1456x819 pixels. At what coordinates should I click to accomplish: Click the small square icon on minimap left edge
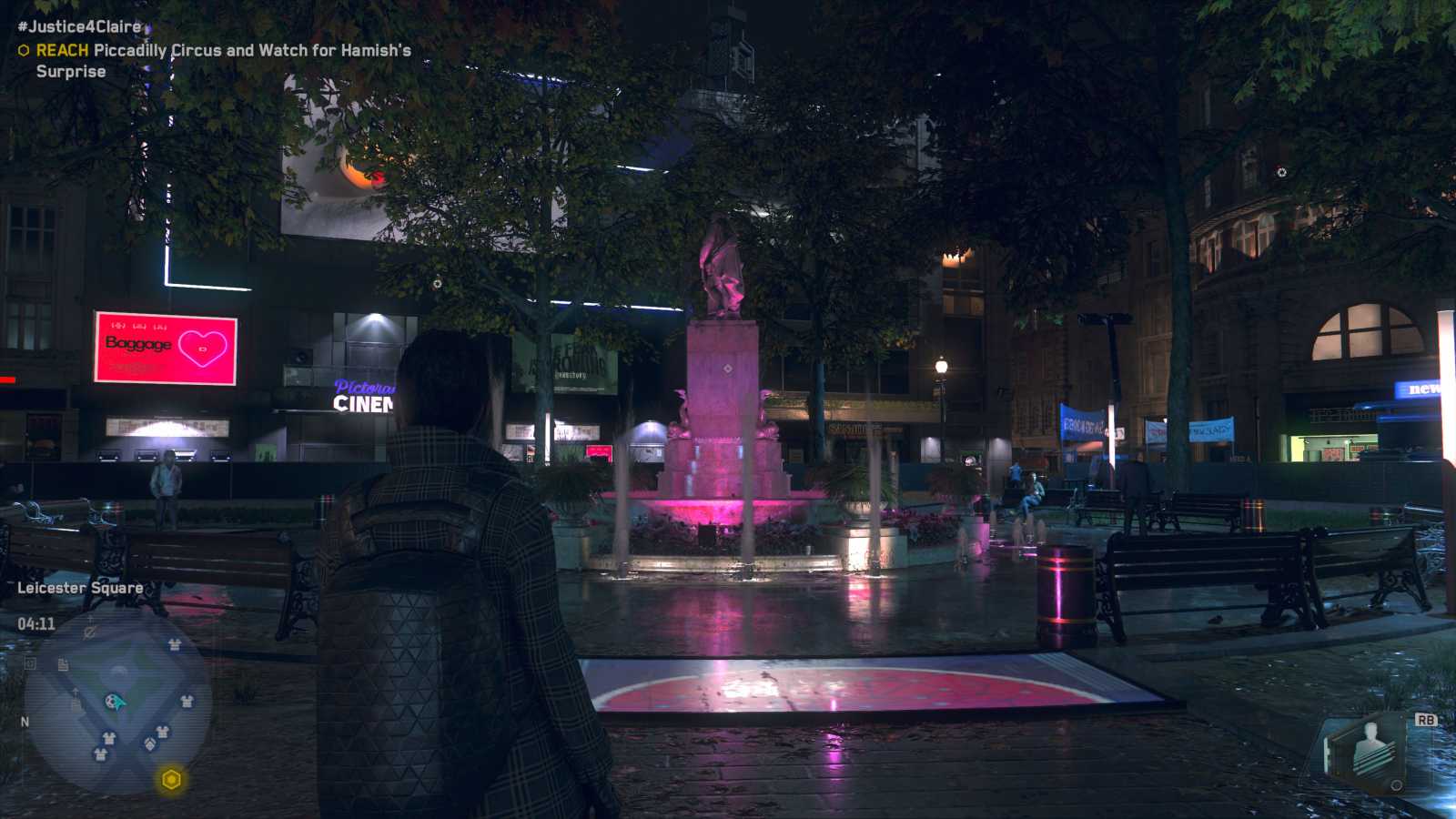(x=28, y=663)
